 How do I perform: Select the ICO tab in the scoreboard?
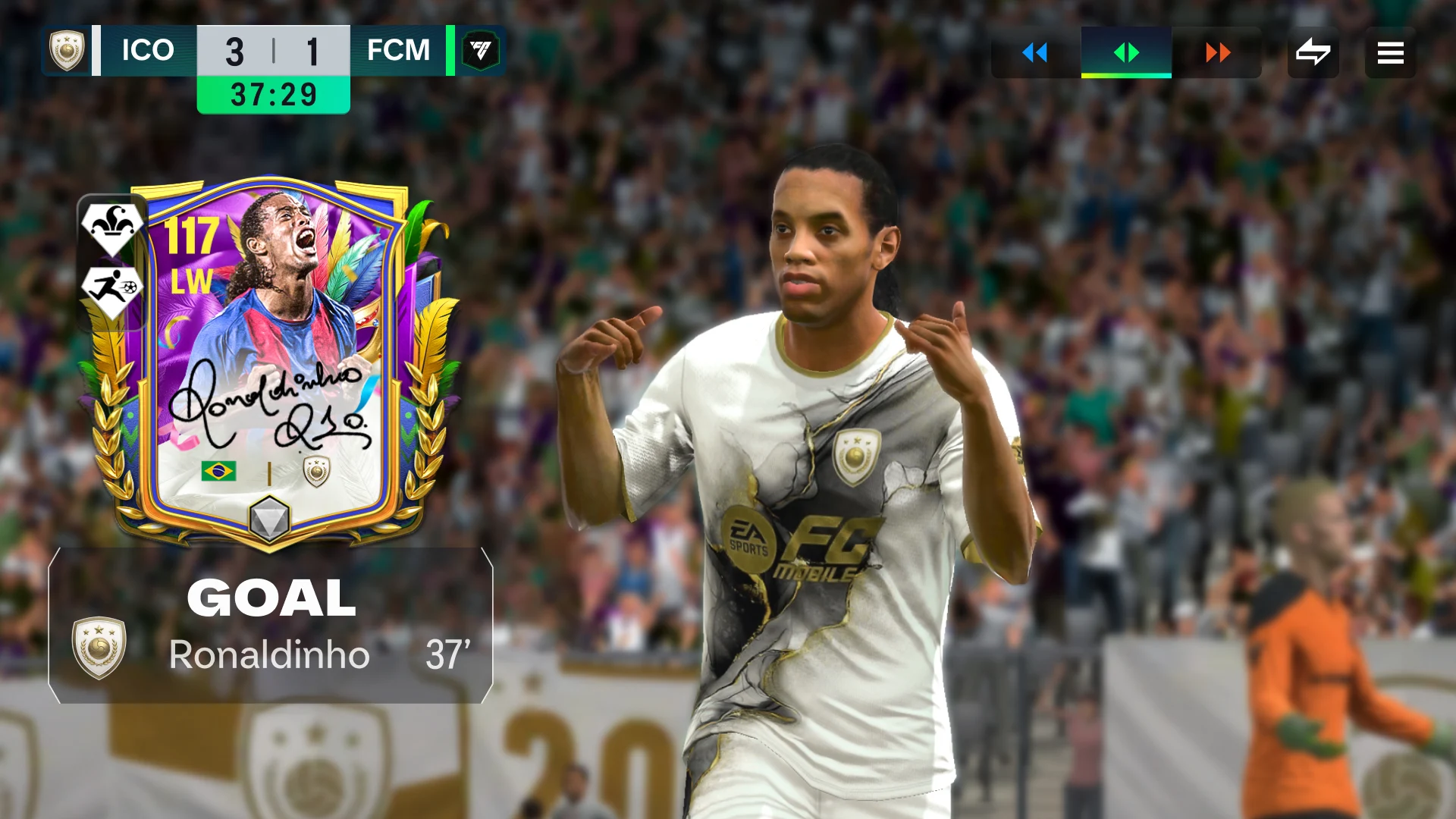pyautogui.click(x=146, y=51)
